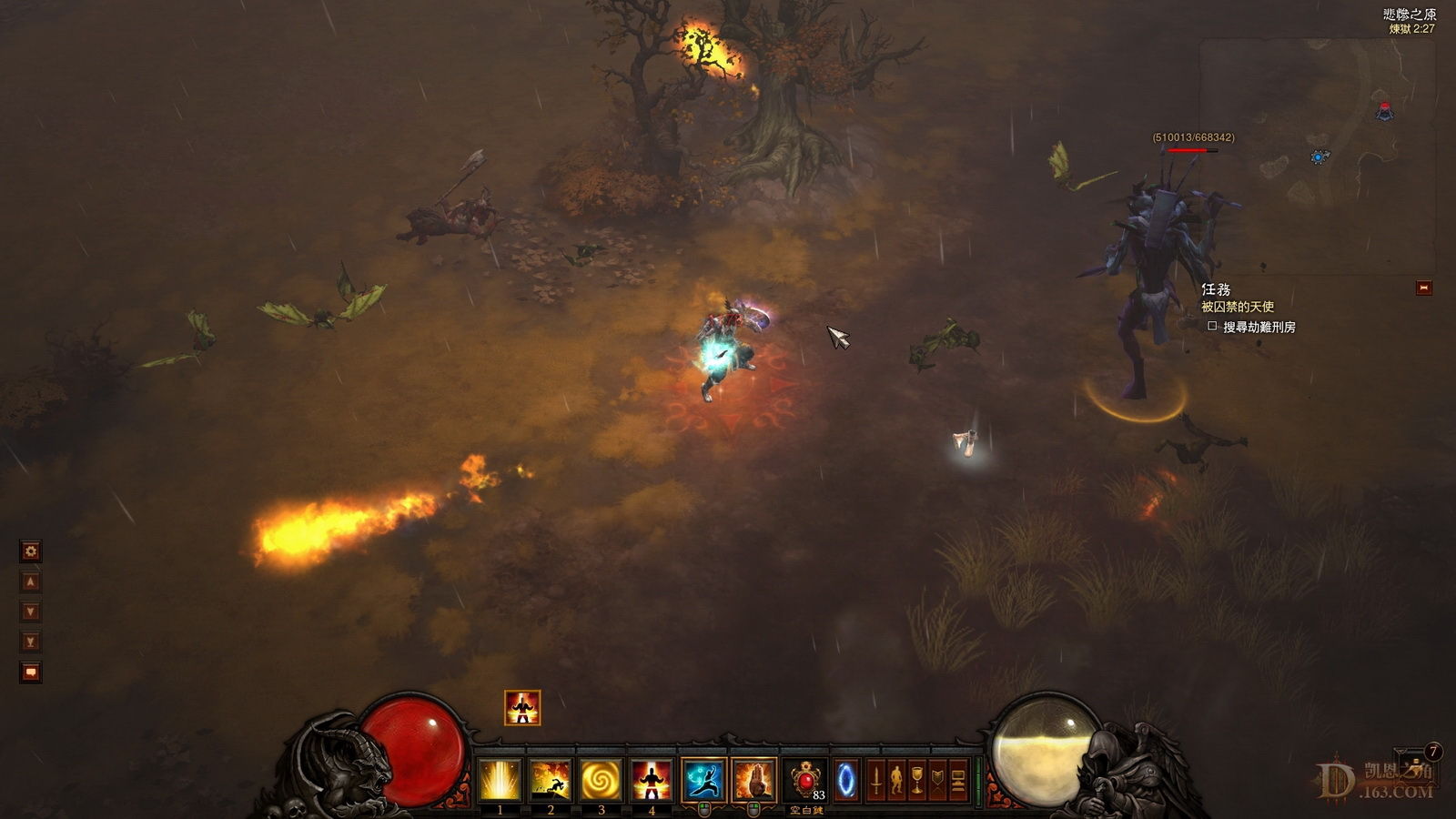
Task: Open the blue town portal
Action: tap(846, 780)
